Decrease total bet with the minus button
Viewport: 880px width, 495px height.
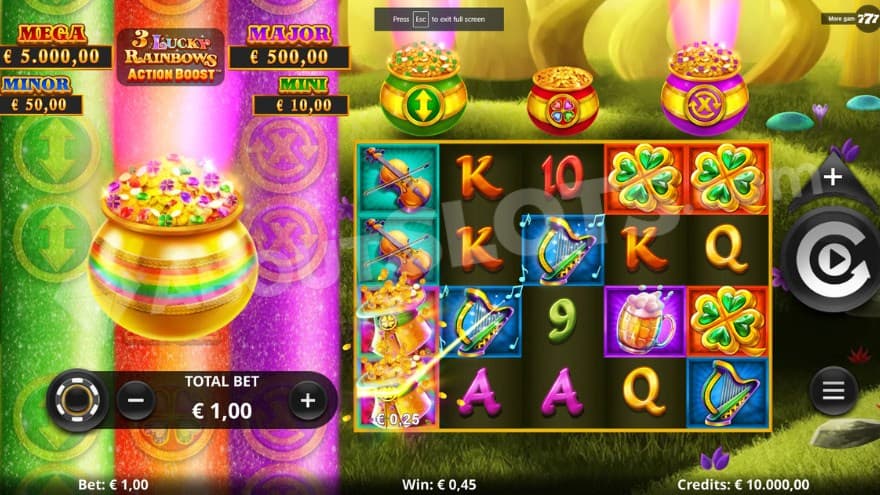[x=136, y=401]
